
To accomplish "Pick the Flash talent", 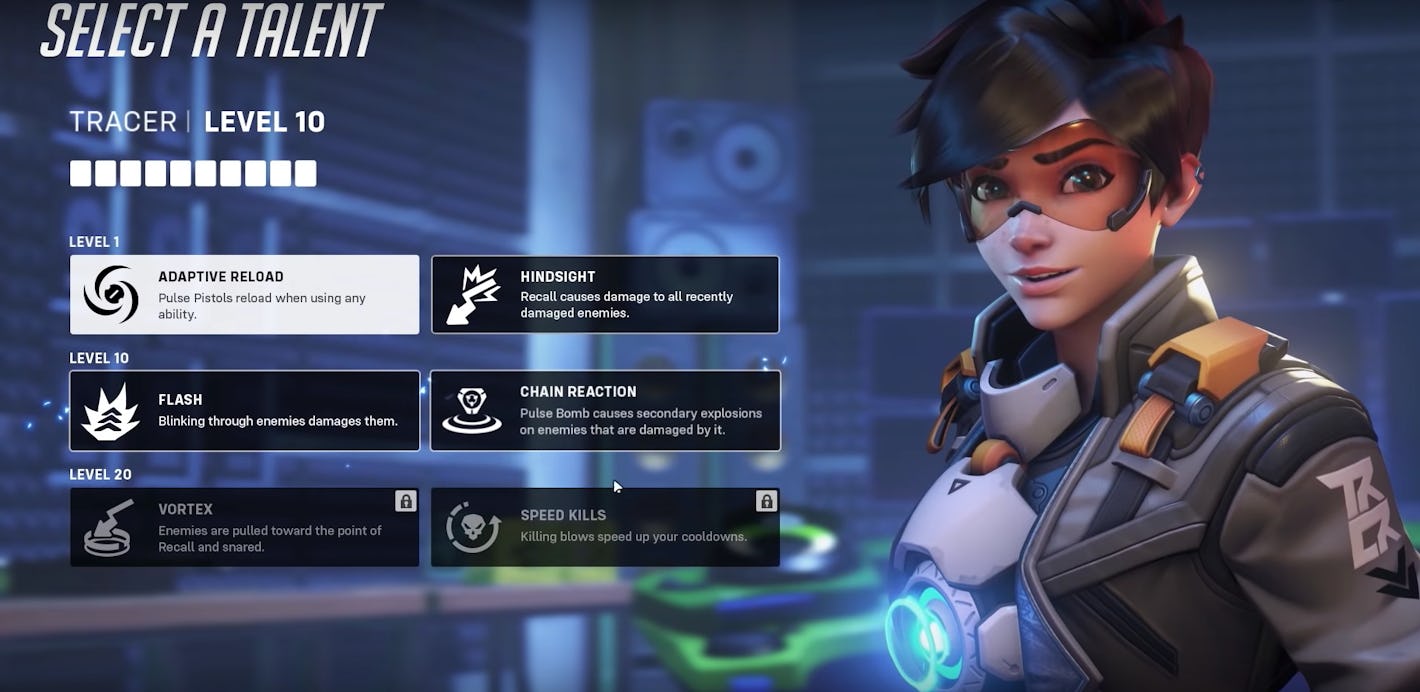I will pyautogui.click(x=244, y=411).
